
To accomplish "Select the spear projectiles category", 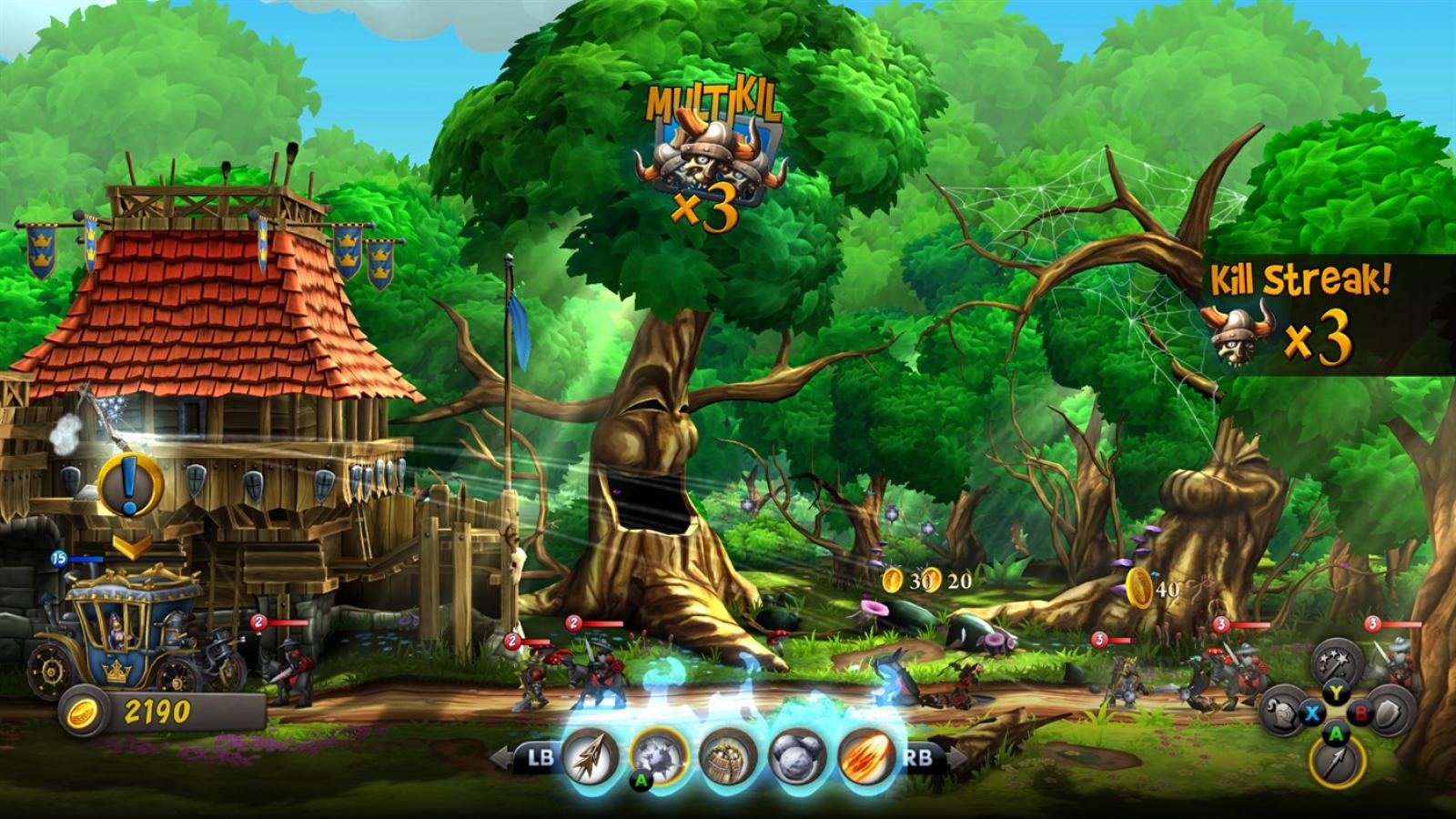I will click(1336, 763).
